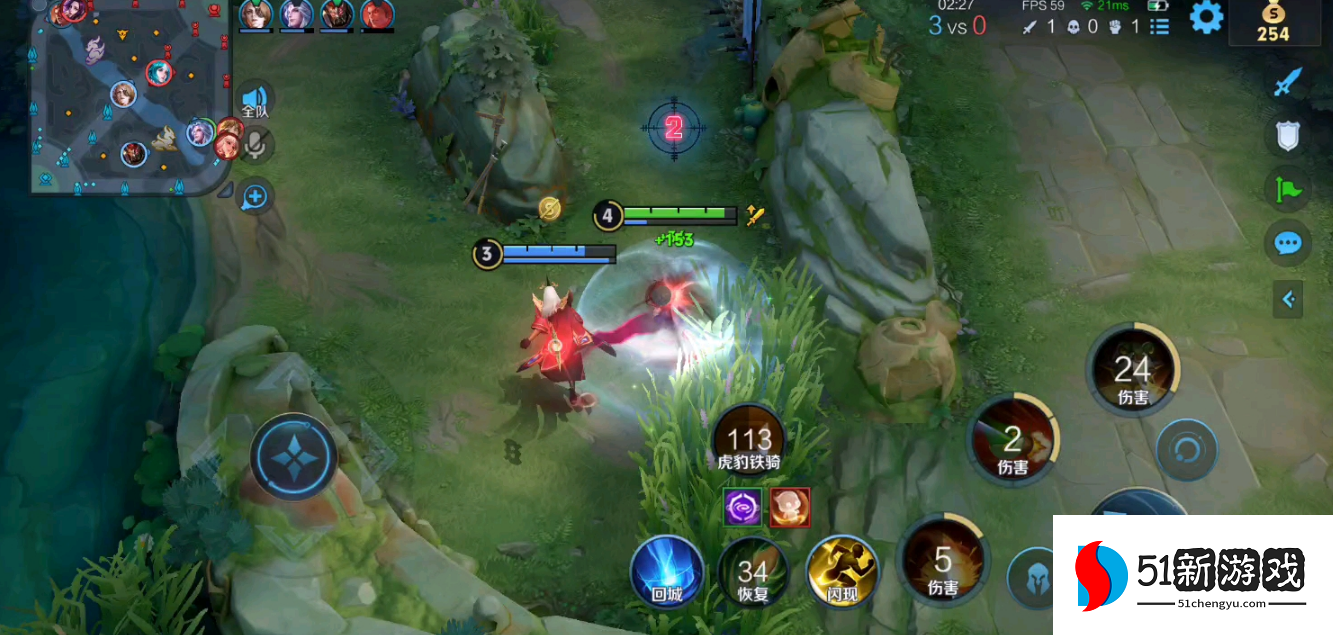
Task: Trigger the 伤害 skill showing 2 cooldown
Action: pyautogui.click(x=1013, y=442)
